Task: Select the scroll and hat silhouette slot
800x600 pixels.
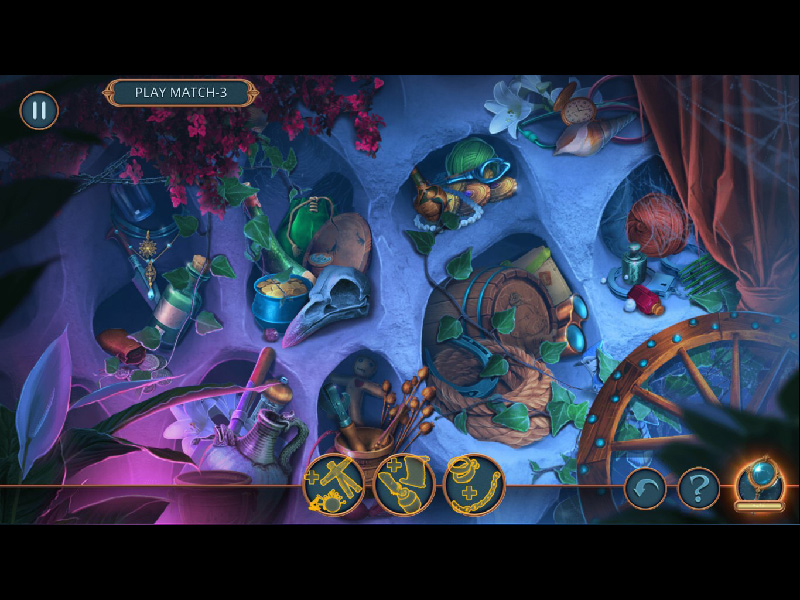Action: tap(404, 484)
